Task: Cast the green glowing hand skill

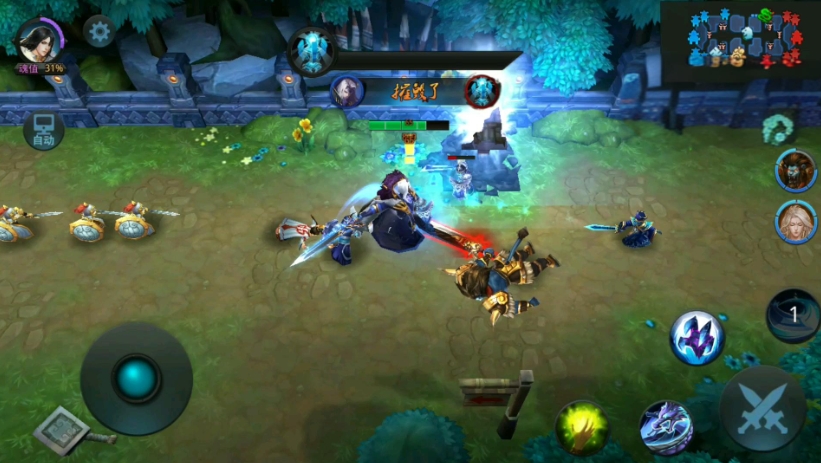Action: (583, 427)
